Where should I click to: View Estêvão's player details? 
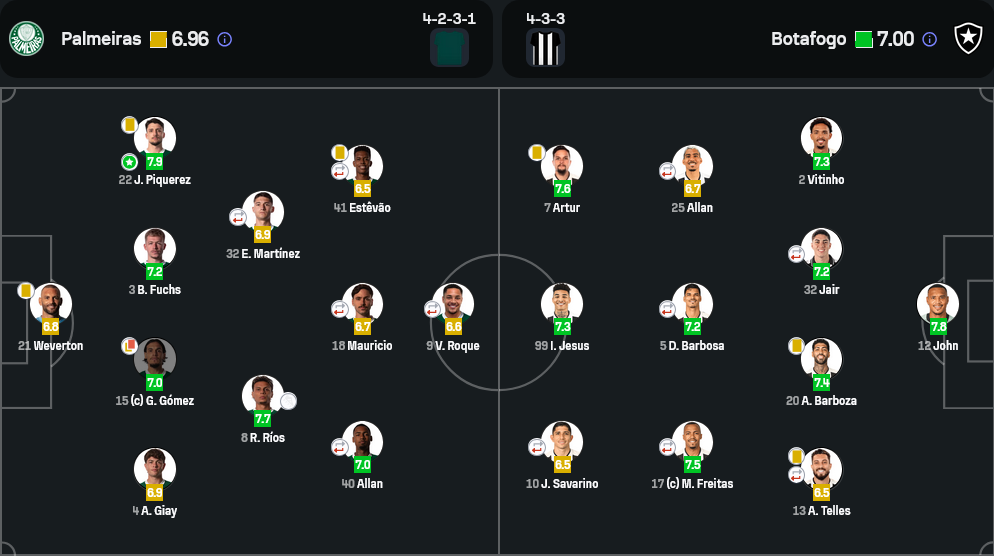(362, 166)
